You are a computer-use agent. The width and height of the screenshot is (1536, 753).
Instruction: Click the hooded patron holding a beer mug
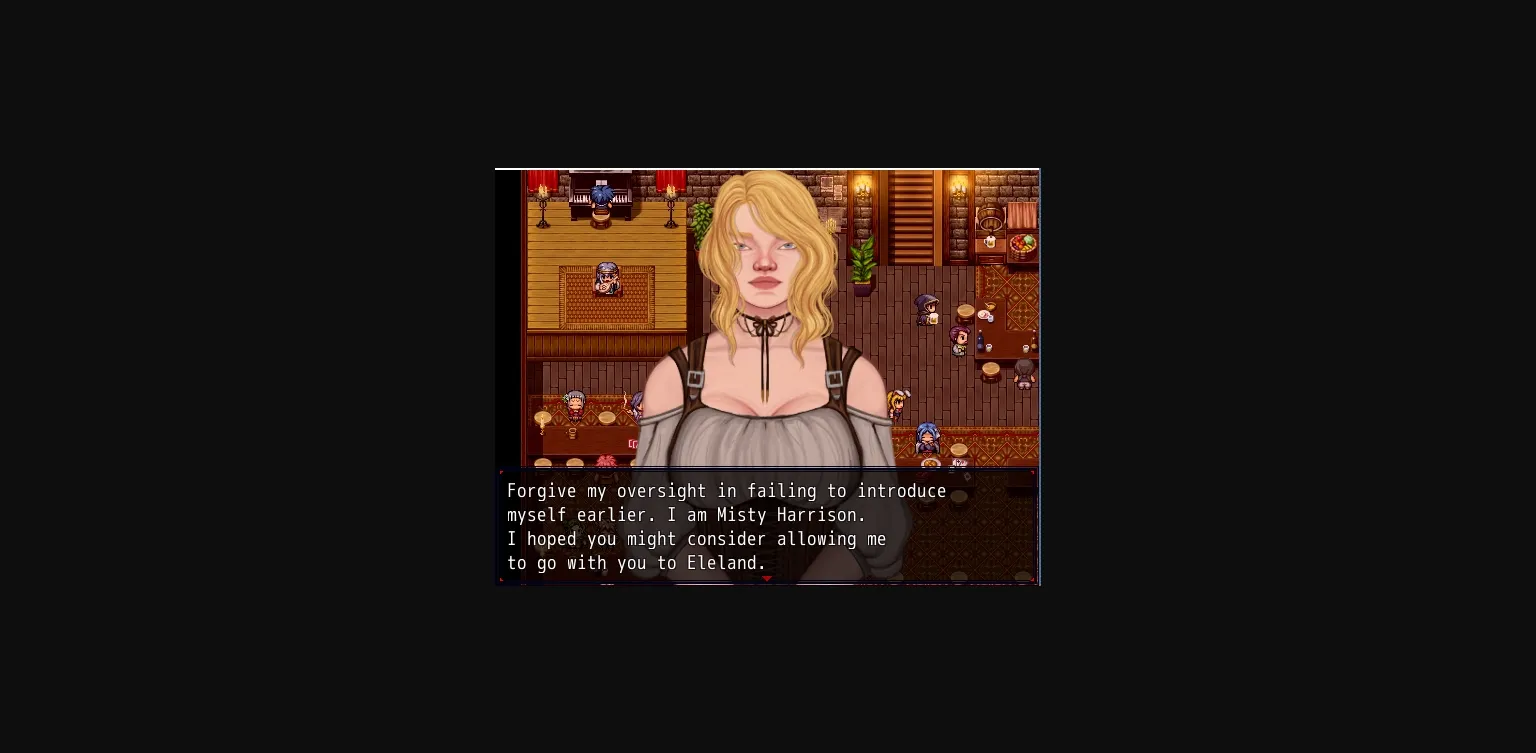pos(925,308)
